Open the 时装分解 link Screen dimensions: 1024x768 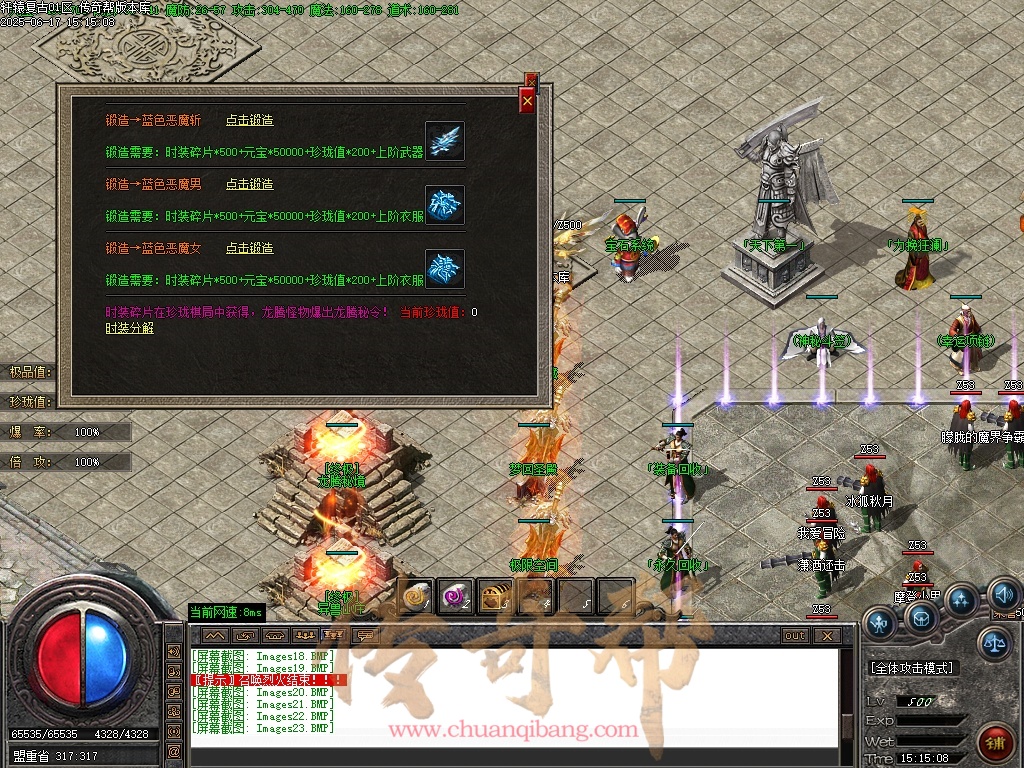tap(130, 328)
